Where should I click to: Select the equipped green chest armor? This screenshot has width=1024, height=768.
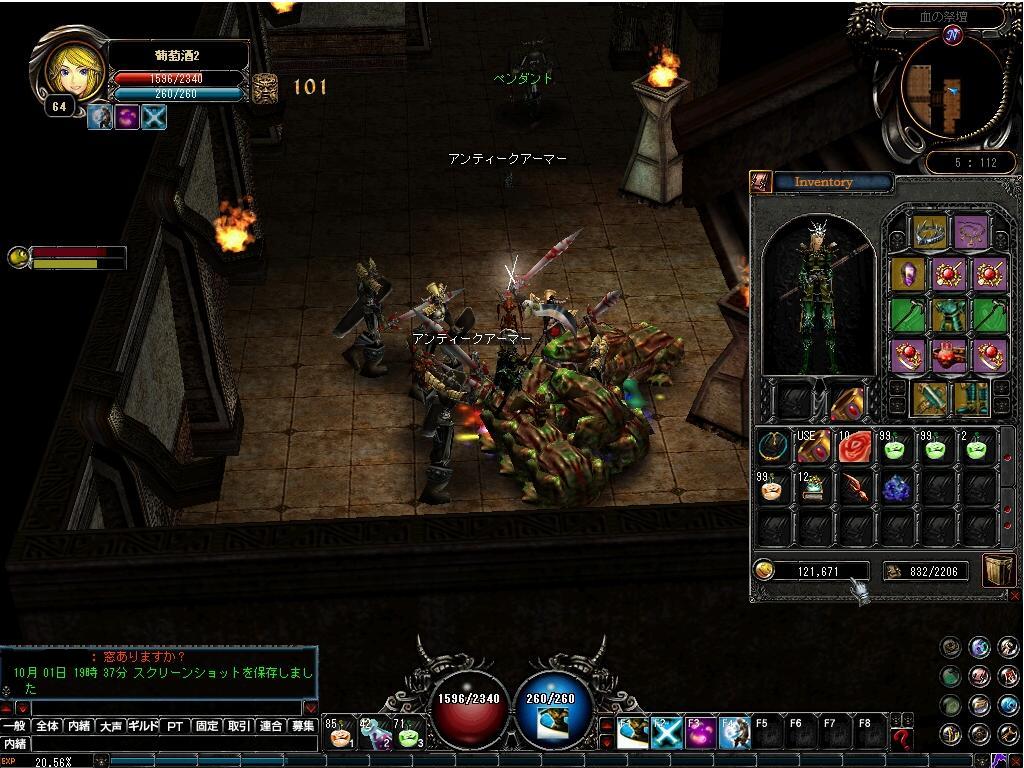point(948,315)
